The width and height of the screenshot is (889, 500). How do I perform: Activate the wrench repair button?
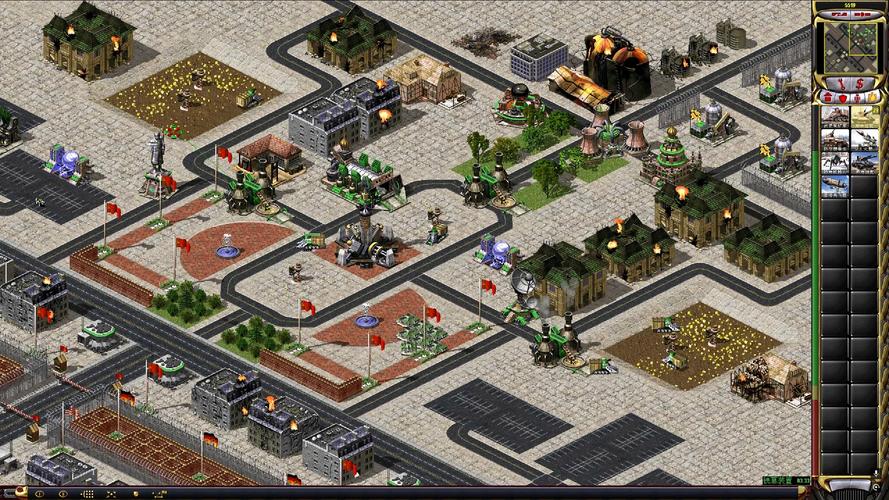(x=840, y=84)
